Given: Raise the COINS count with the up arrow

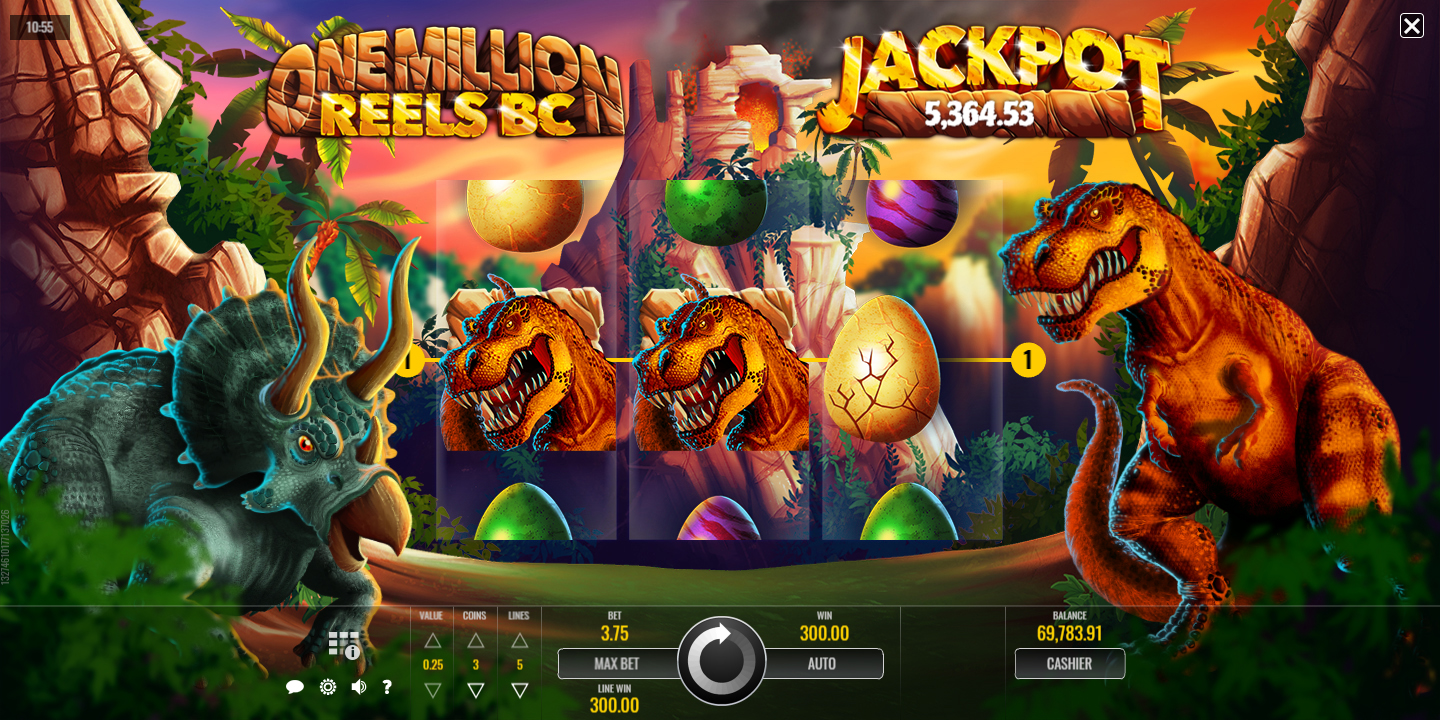Looking at the screenshot, I should pos(476,641).
